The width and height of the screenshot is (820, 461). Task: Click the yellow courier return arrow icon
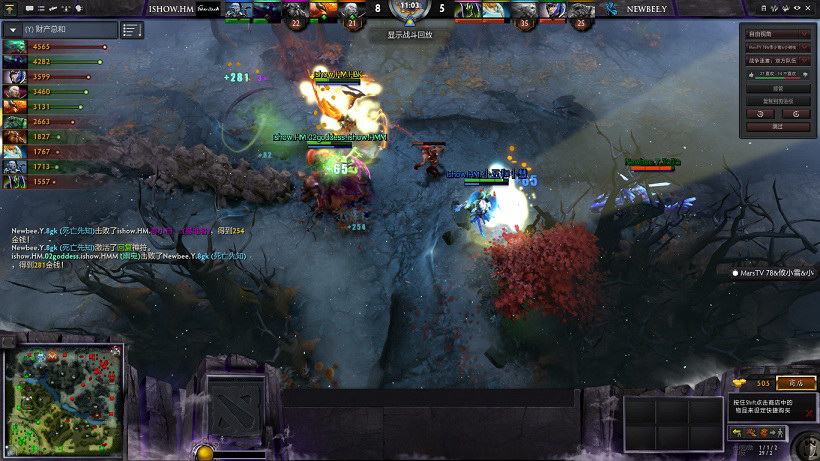coord(736,432)
